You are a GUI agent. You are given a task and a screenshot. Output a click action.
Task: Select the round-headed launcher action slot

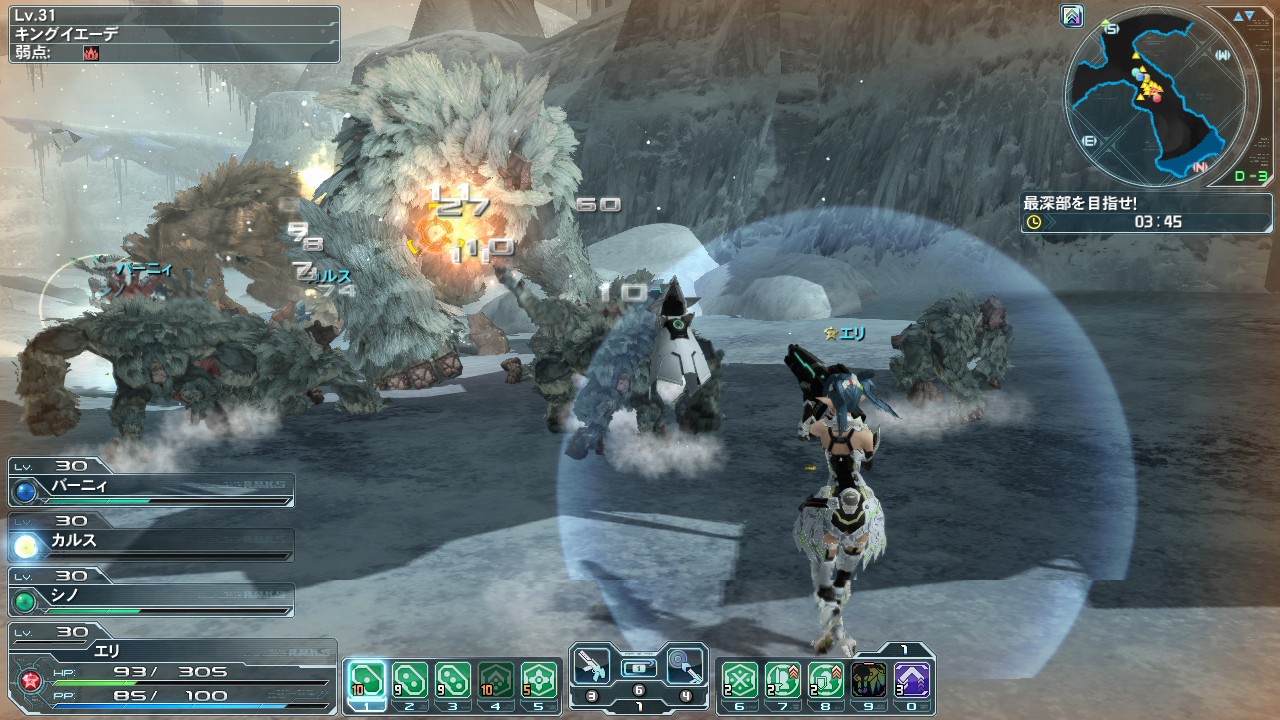coord(685,667)
